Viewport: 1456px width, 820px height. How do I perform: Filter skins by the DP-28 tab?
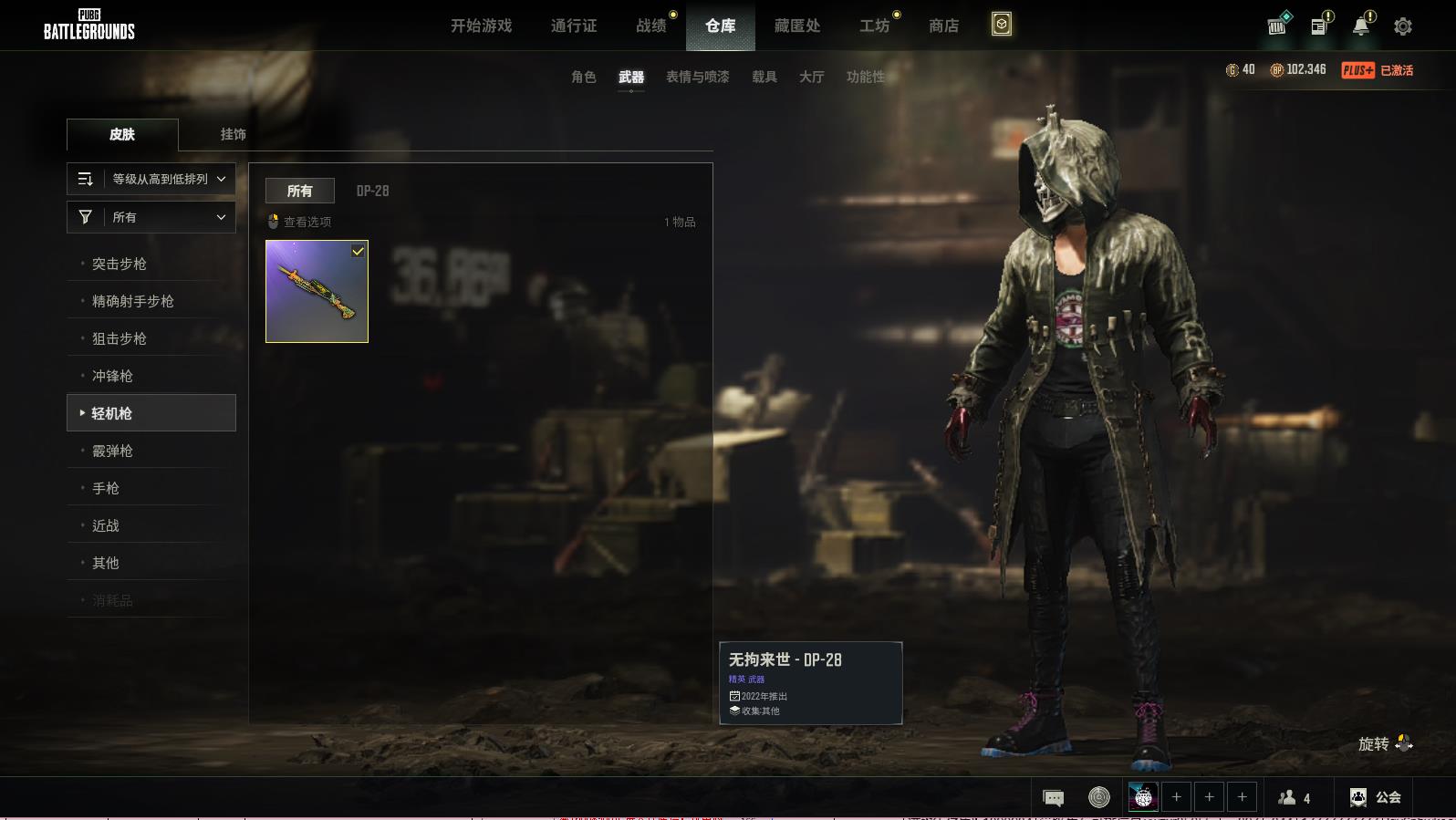[372, 191]
